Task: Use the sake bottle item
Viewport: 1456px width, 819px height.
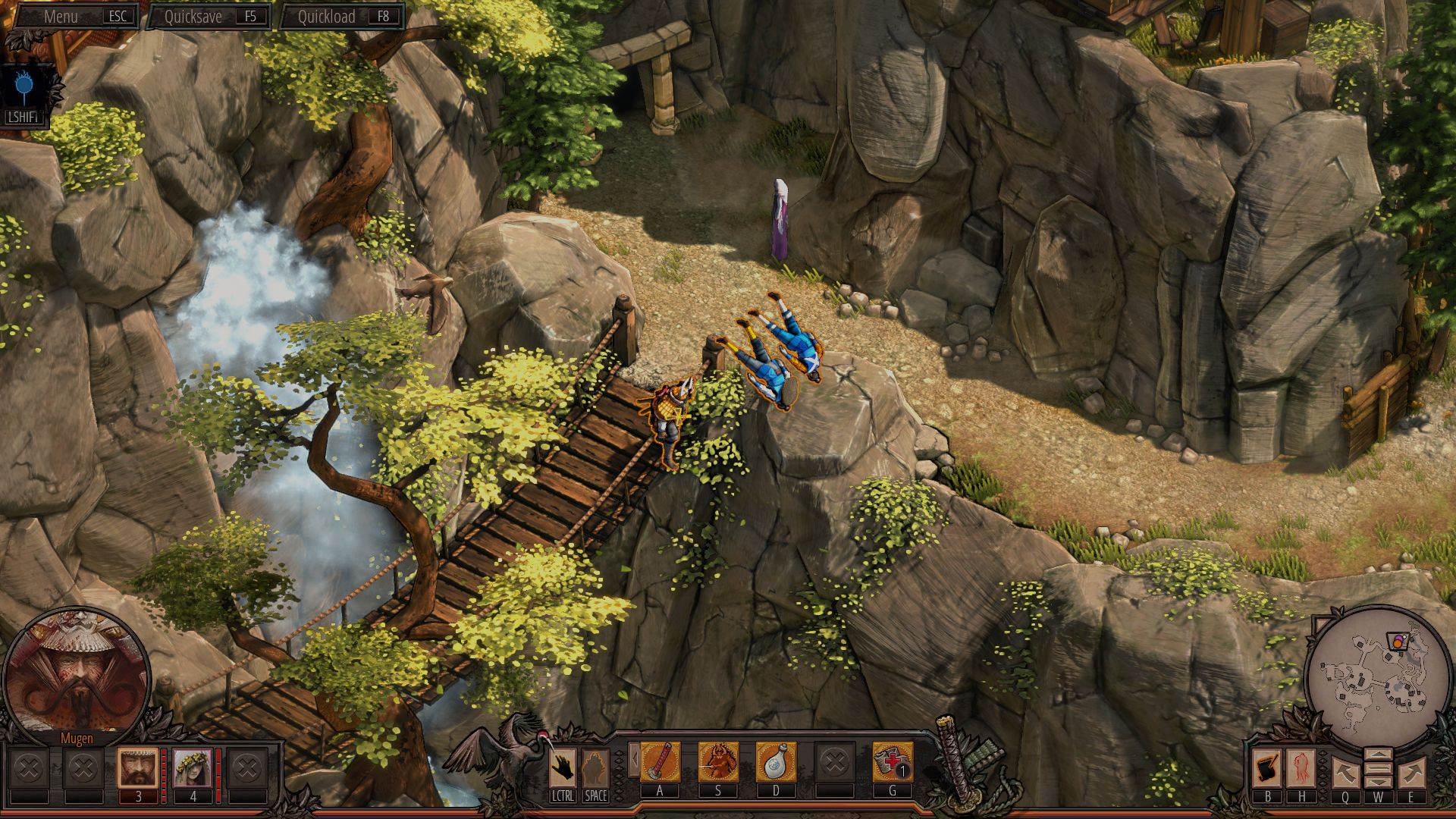Action: pyautogui.click(x=775, y=761)
